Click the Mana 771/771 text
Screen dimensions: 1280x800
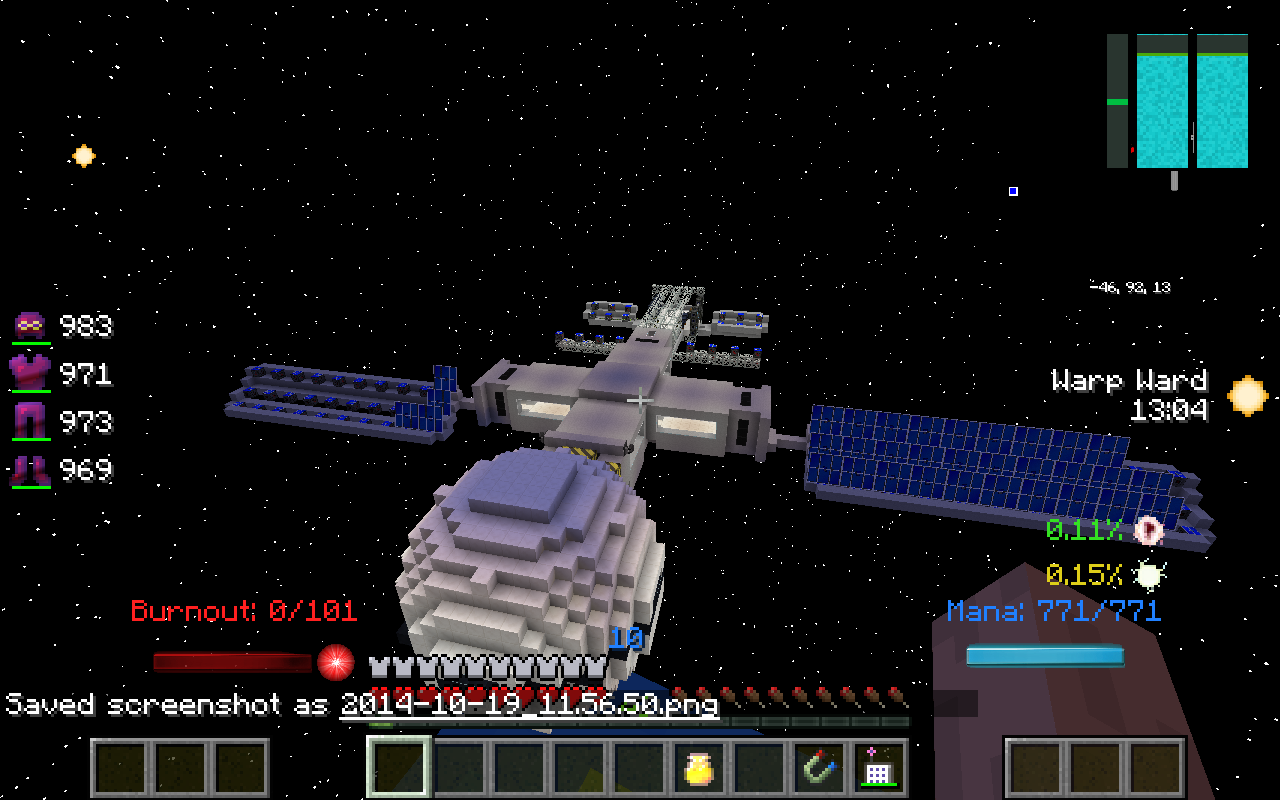1053,611
